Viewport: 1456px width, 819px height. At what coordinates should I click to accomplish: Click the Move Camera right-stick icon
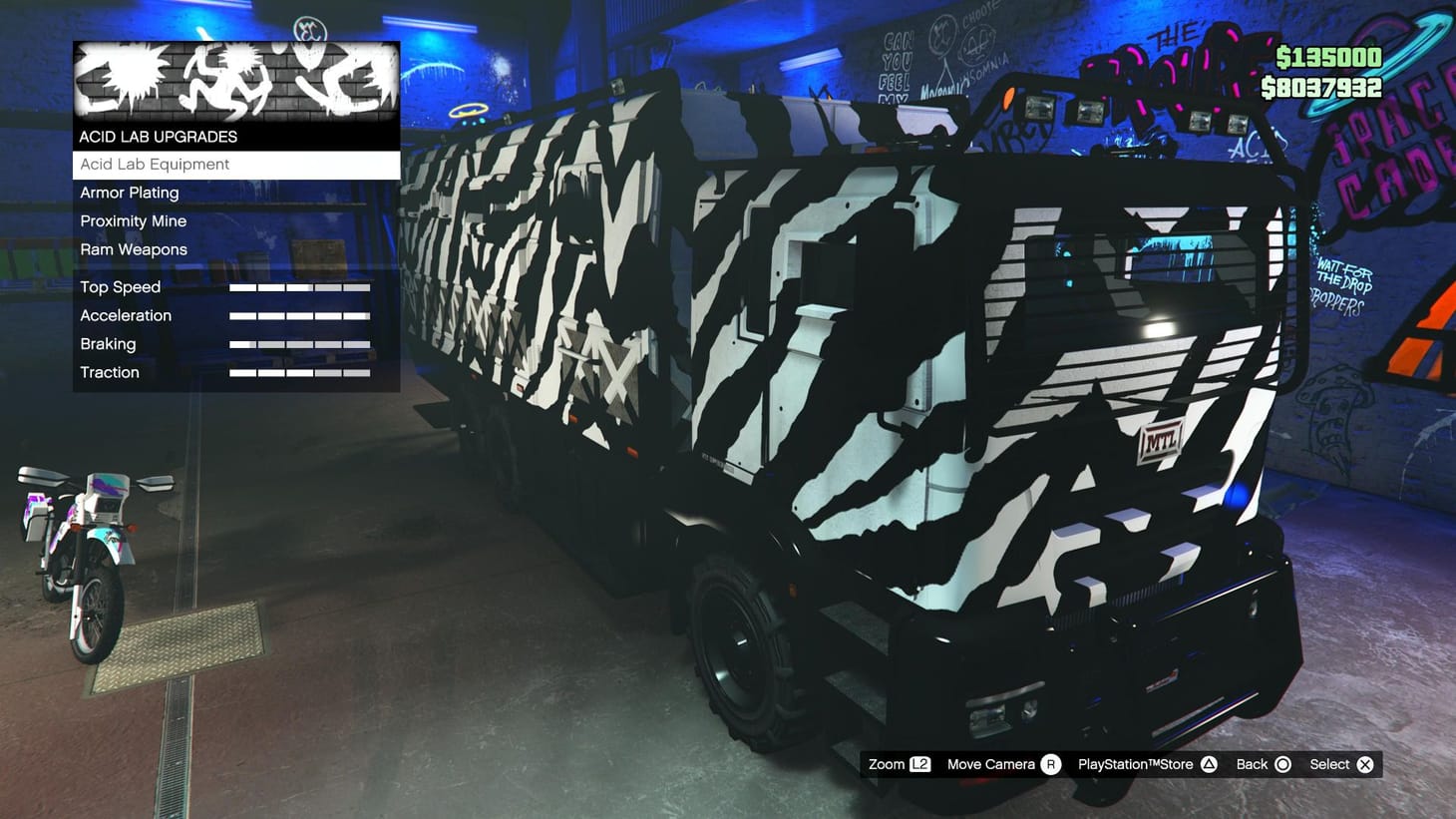1049,764
